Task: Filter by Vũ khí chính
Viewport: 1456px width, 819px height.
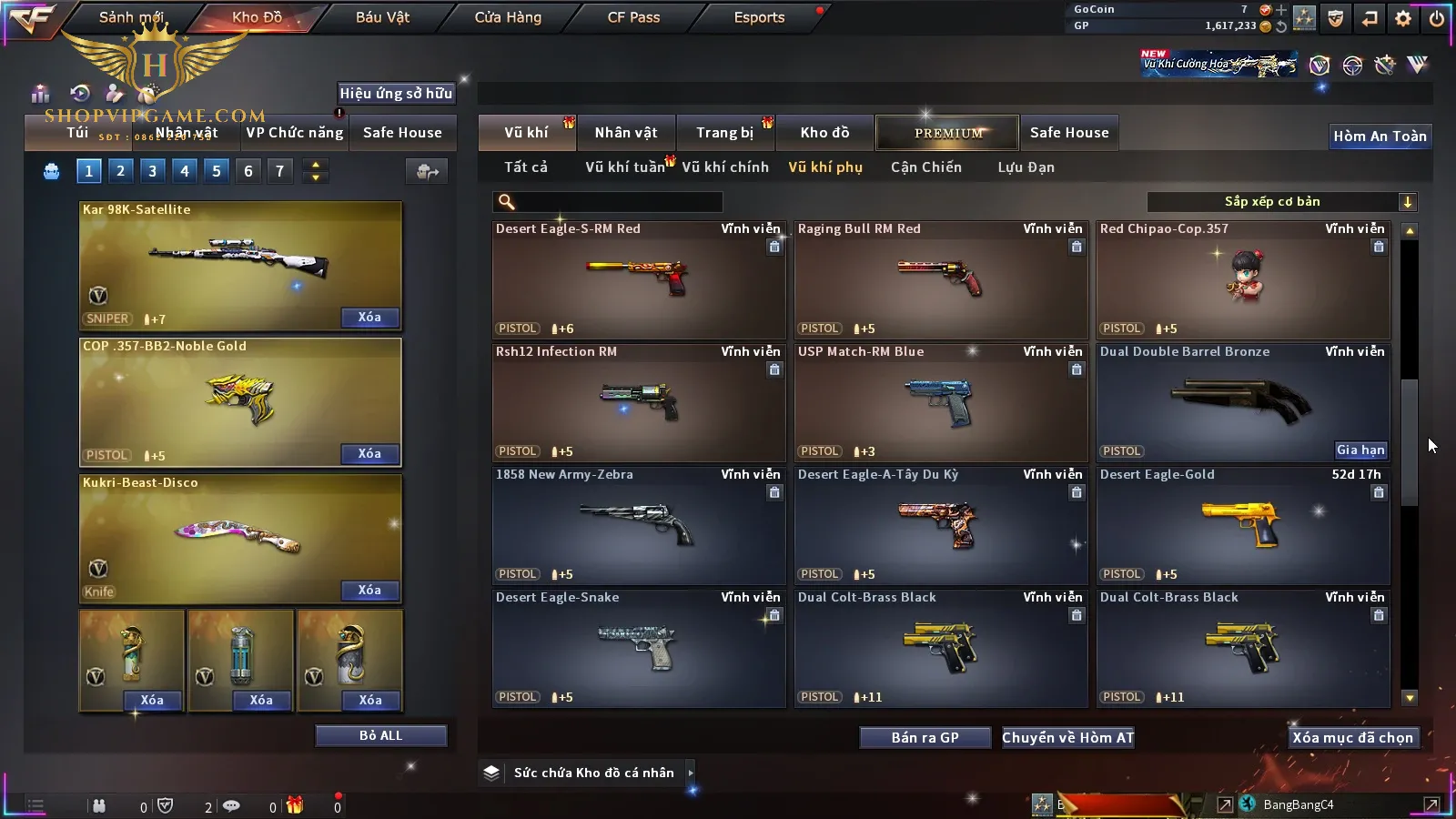Action: click(725, 167)
